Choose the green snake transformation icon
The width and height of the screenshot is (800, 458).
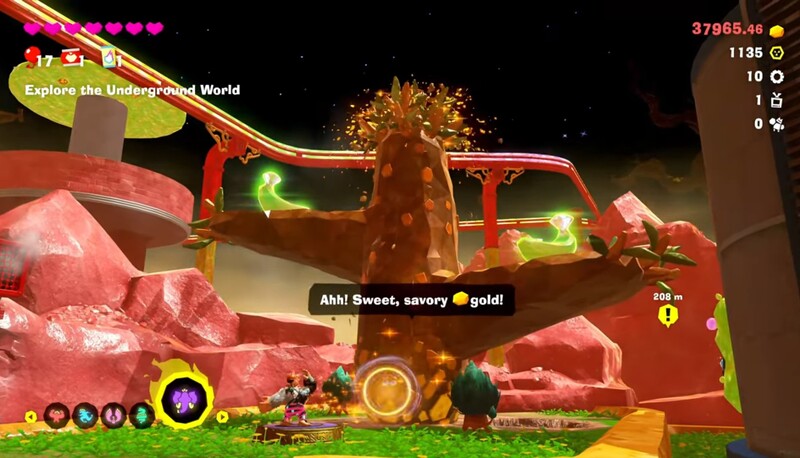[x=142, y=415]
